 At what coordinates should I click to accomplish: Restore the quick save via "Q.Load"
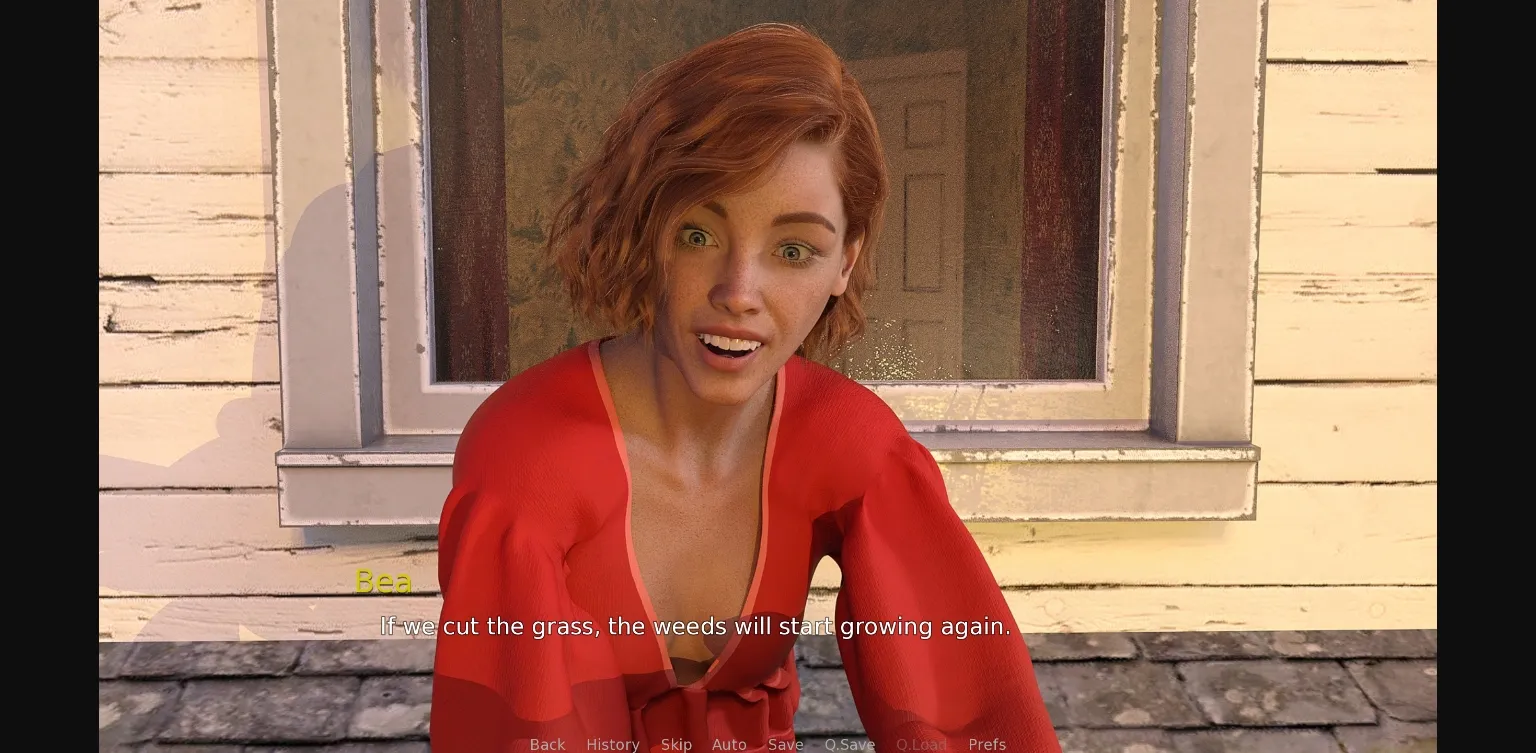tap(921, 744)
